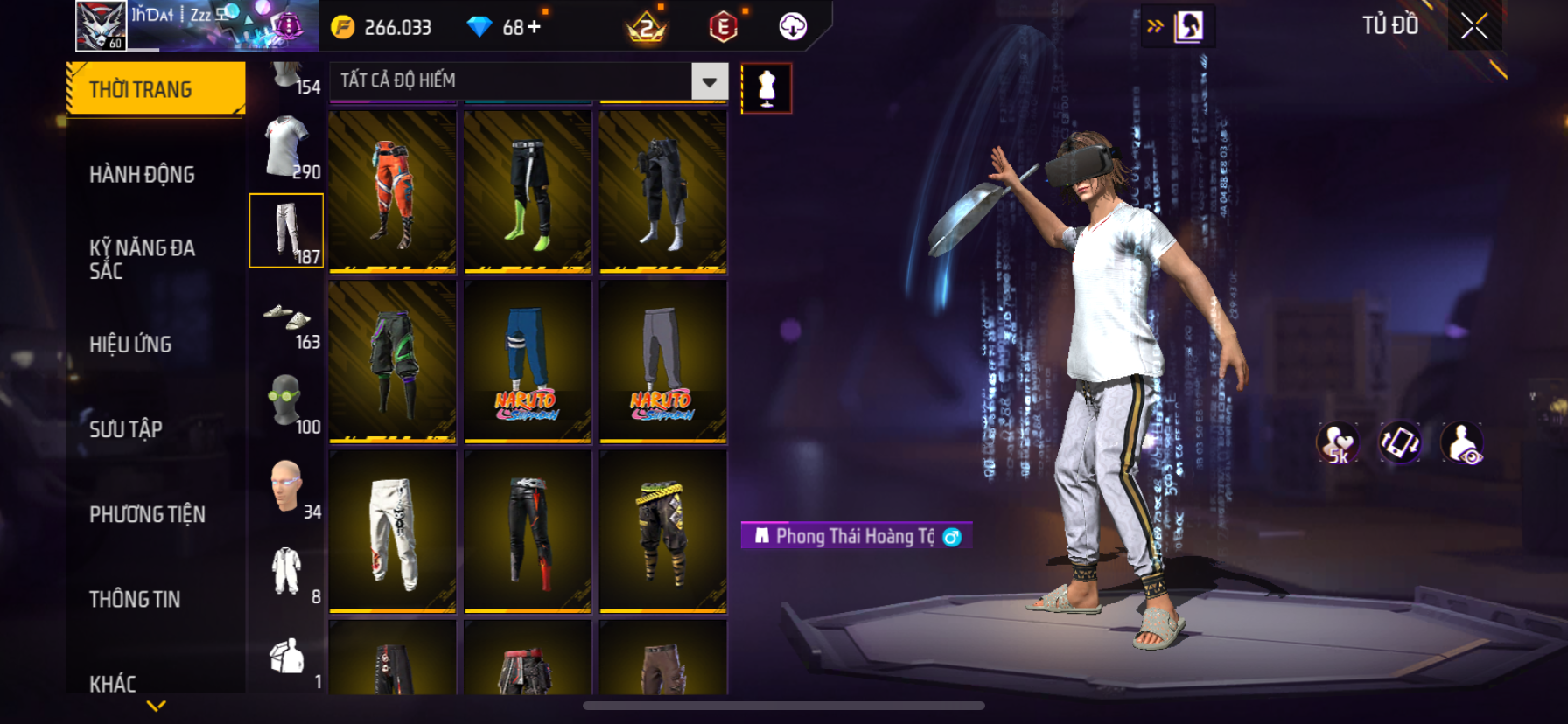Viewport: 1568px width, 724px height.
Task: Click the rotate phone icon button
Action: [1400, 442]
